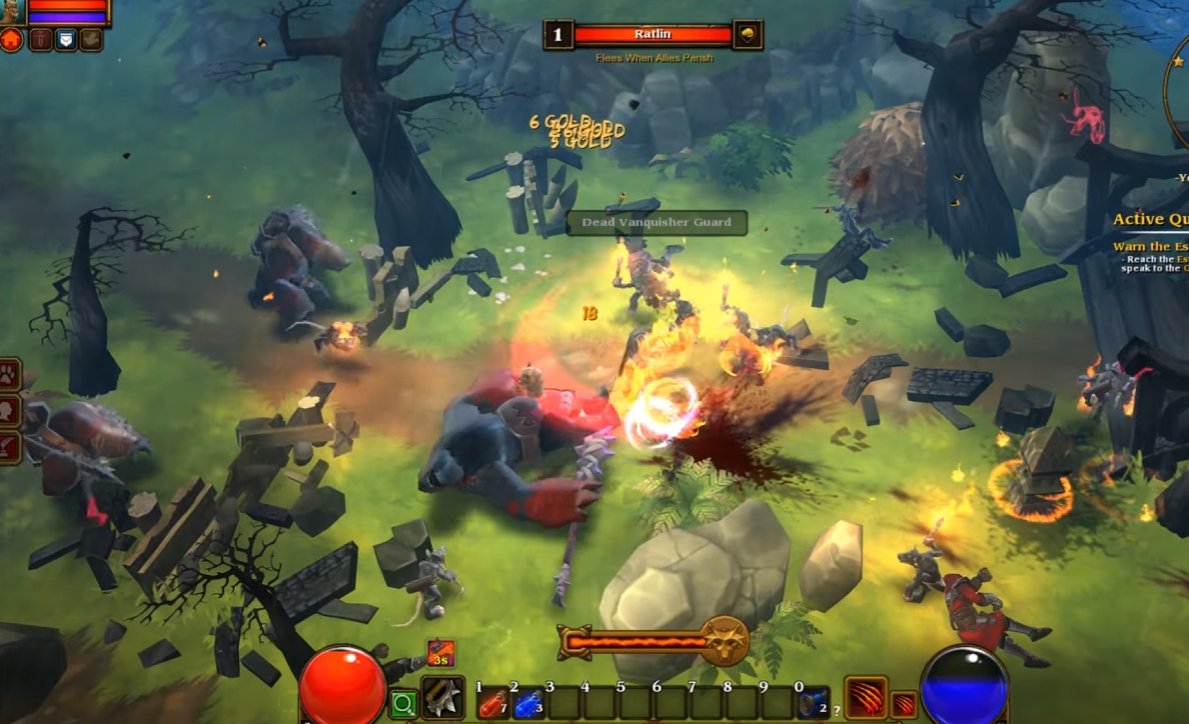This screenshot has height=724, width=1189.
Task: Open the pet panel with paw icon
Action: (x=9, y=375)
